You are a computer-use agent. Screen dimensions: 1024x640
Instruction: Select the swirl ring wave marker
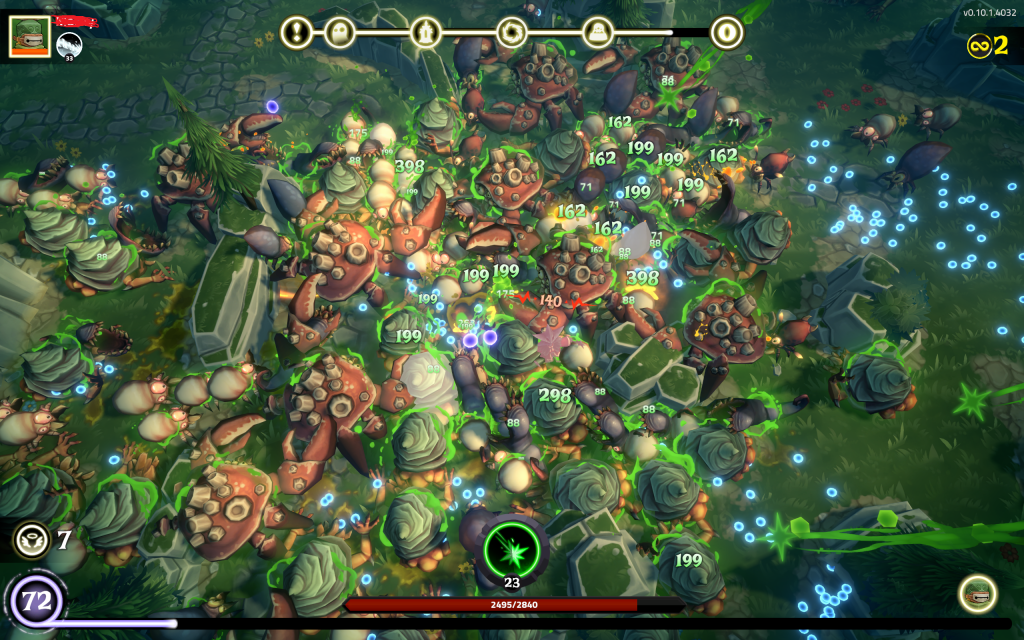click(511, 32)
